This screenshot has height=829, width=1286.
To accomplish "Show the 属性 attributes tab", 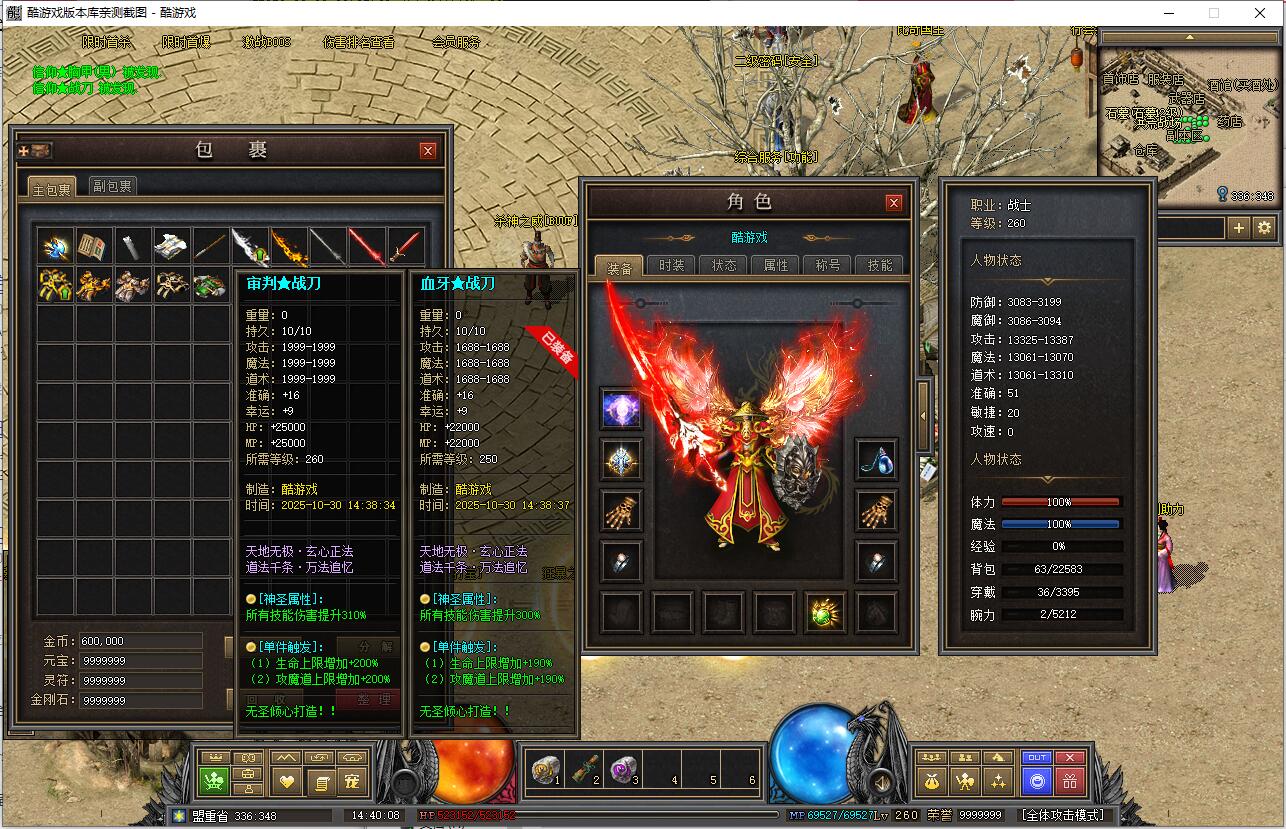I will pos(776,266).
